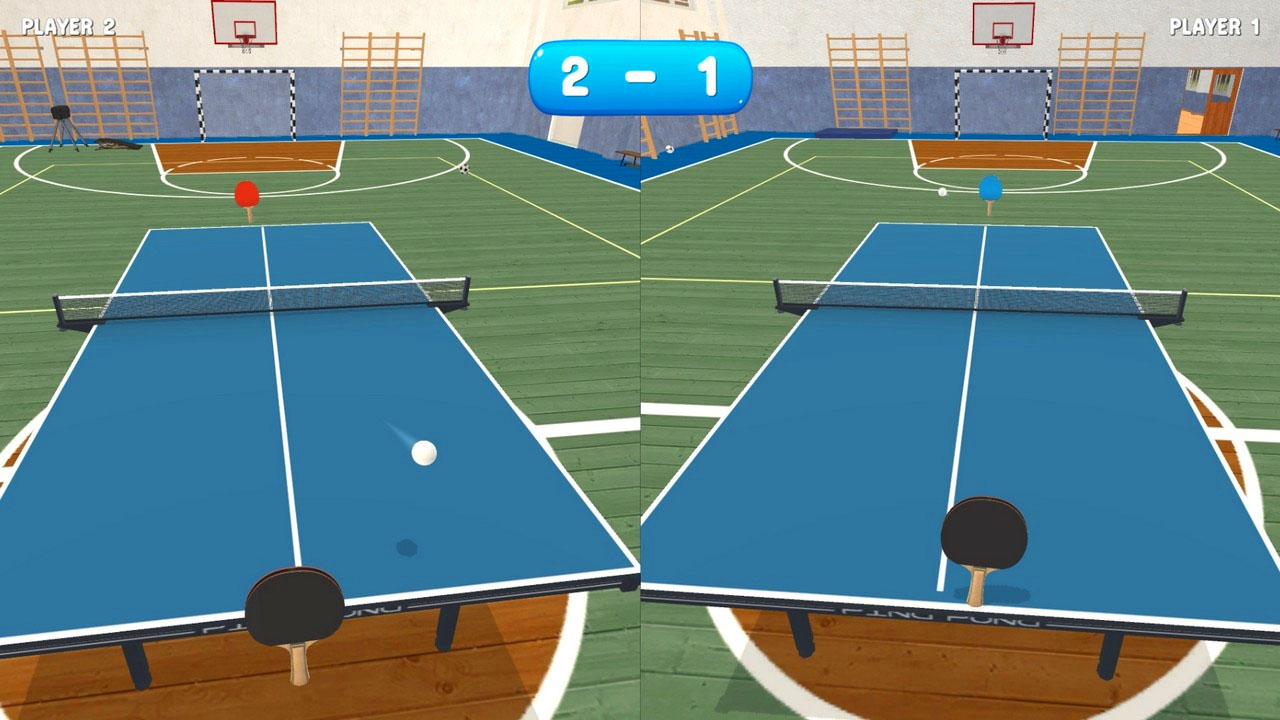1280x720 pixels.
Task: Click the white ping pong ball in play
Action: (x=425, y=452)
